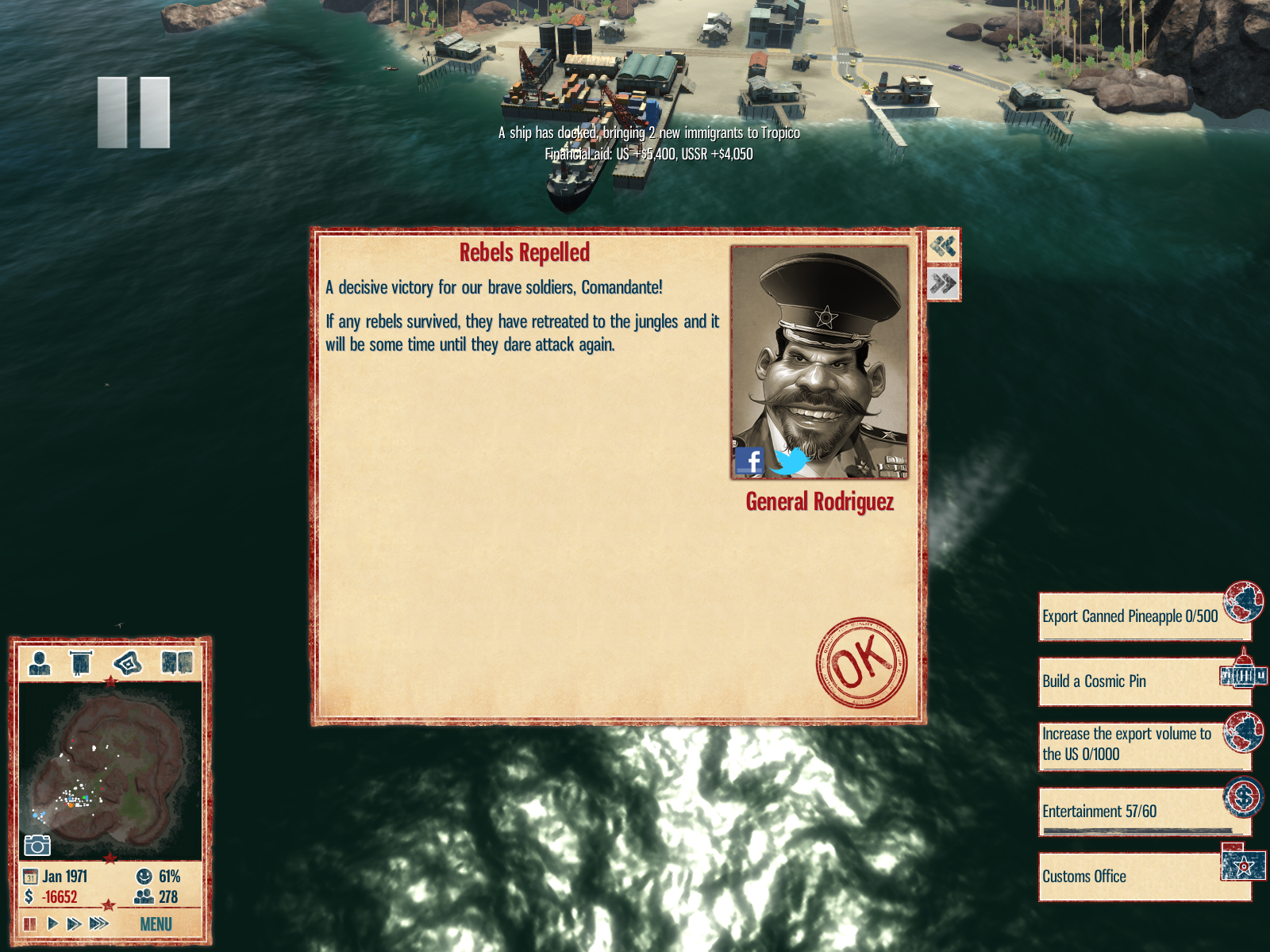The width and height of the screenshot is (1270, 952).
Task: Take a screenshot with the camera icon
Action: coord(37,846)
